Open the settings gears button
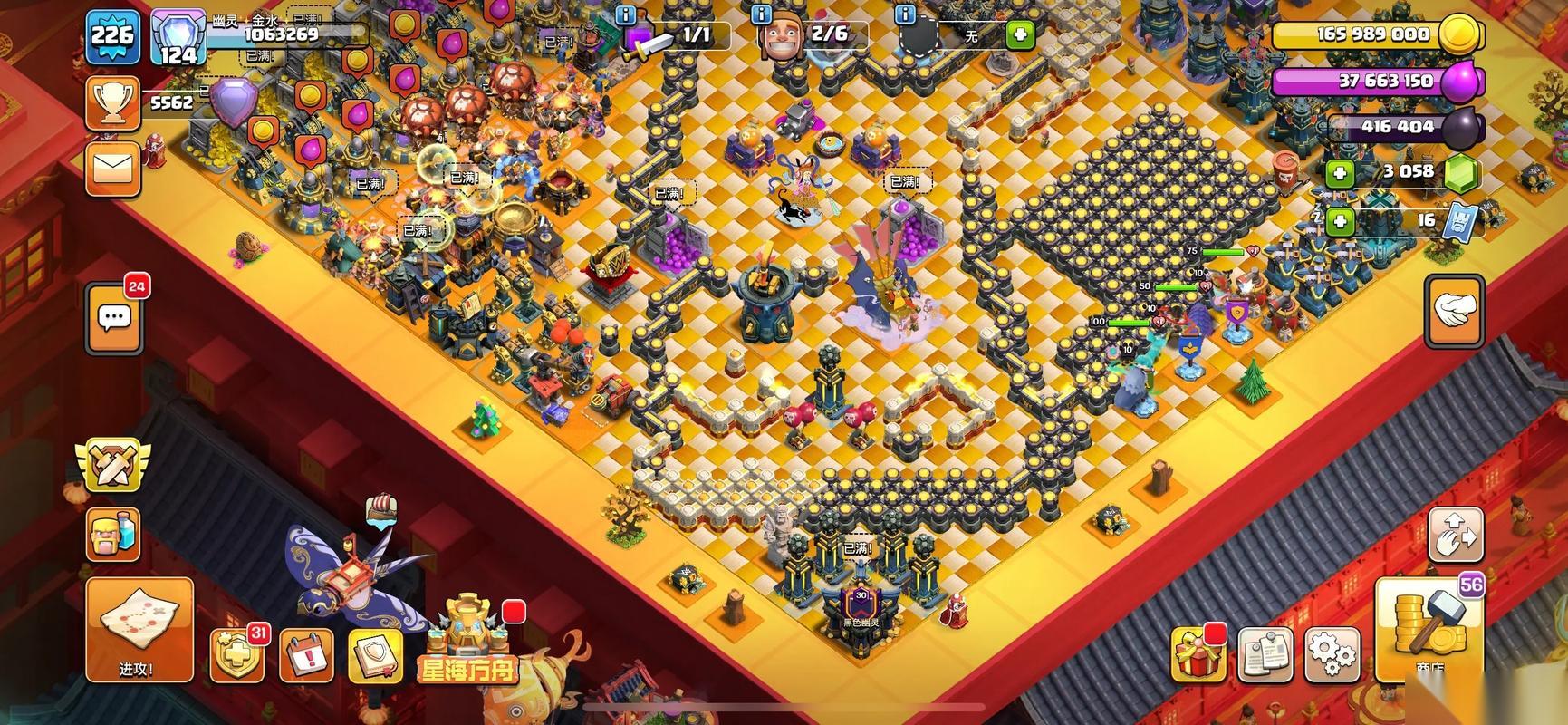 coord(1332,652)
